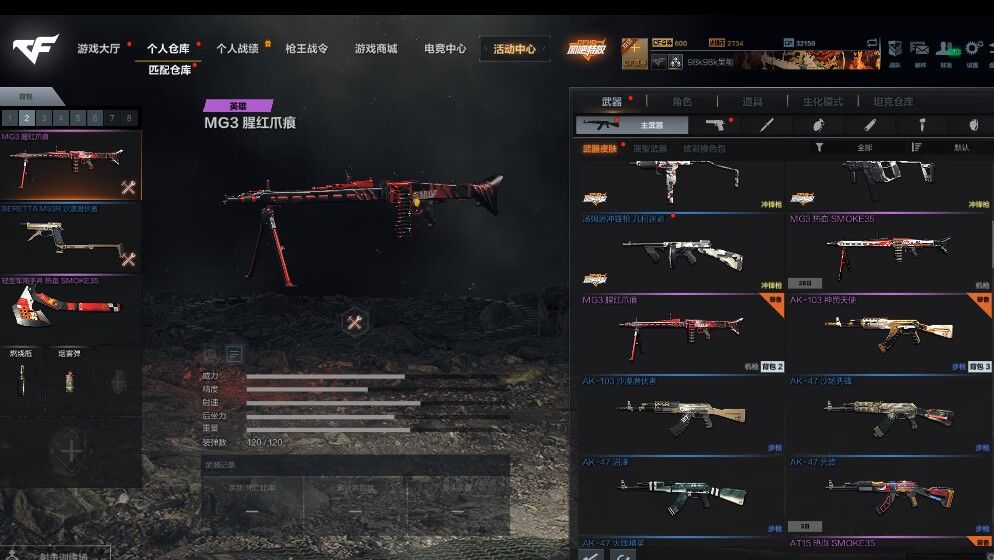The height and width of the screenshot is (560, 994).
Task: Open the 活动中心 event center
Action: pos(514,48)
